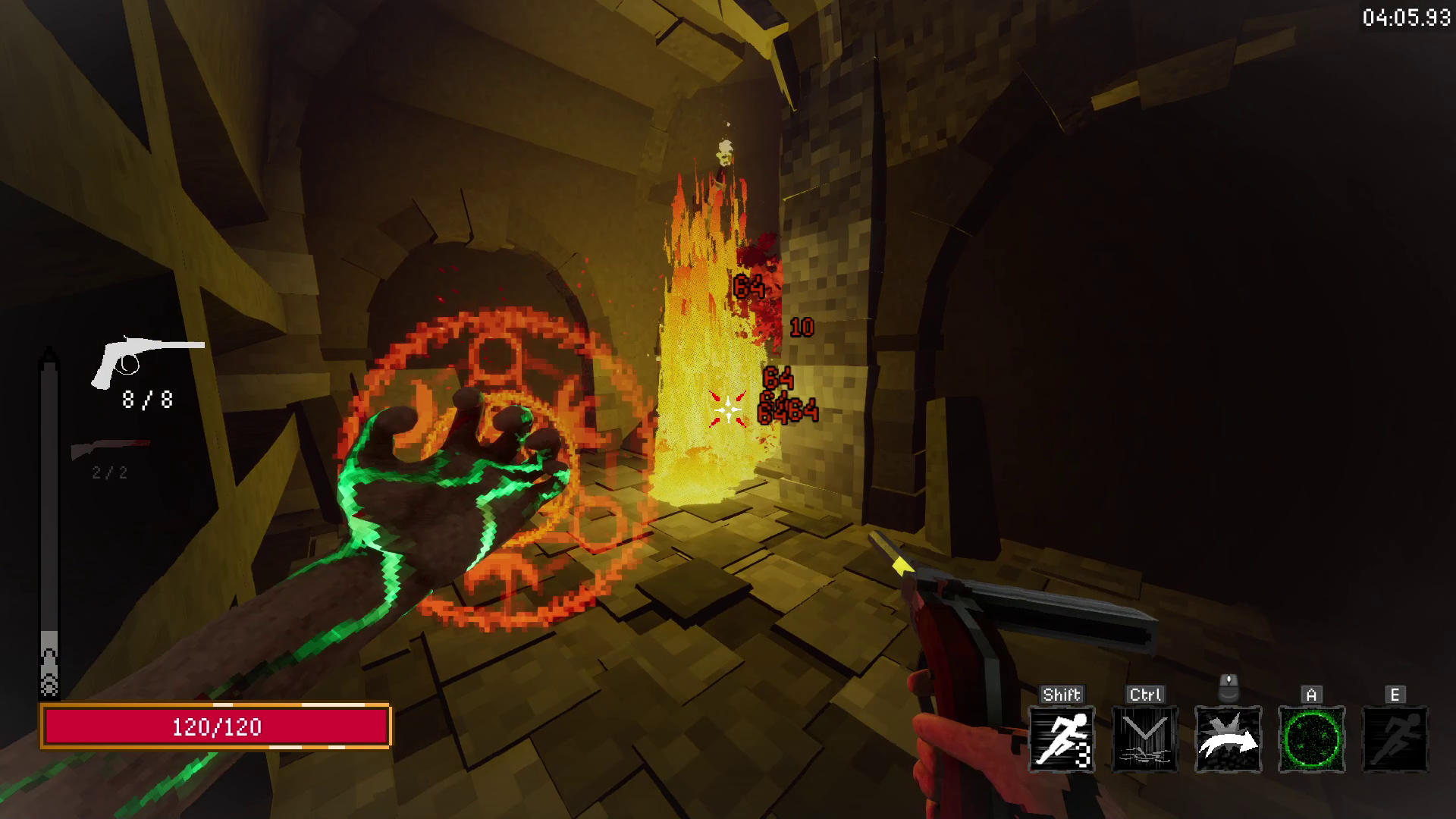Viewport: 1456px width, 819px height.
Task: Toggle the Ctrl keybind label
Action: tap(1144, 692)
